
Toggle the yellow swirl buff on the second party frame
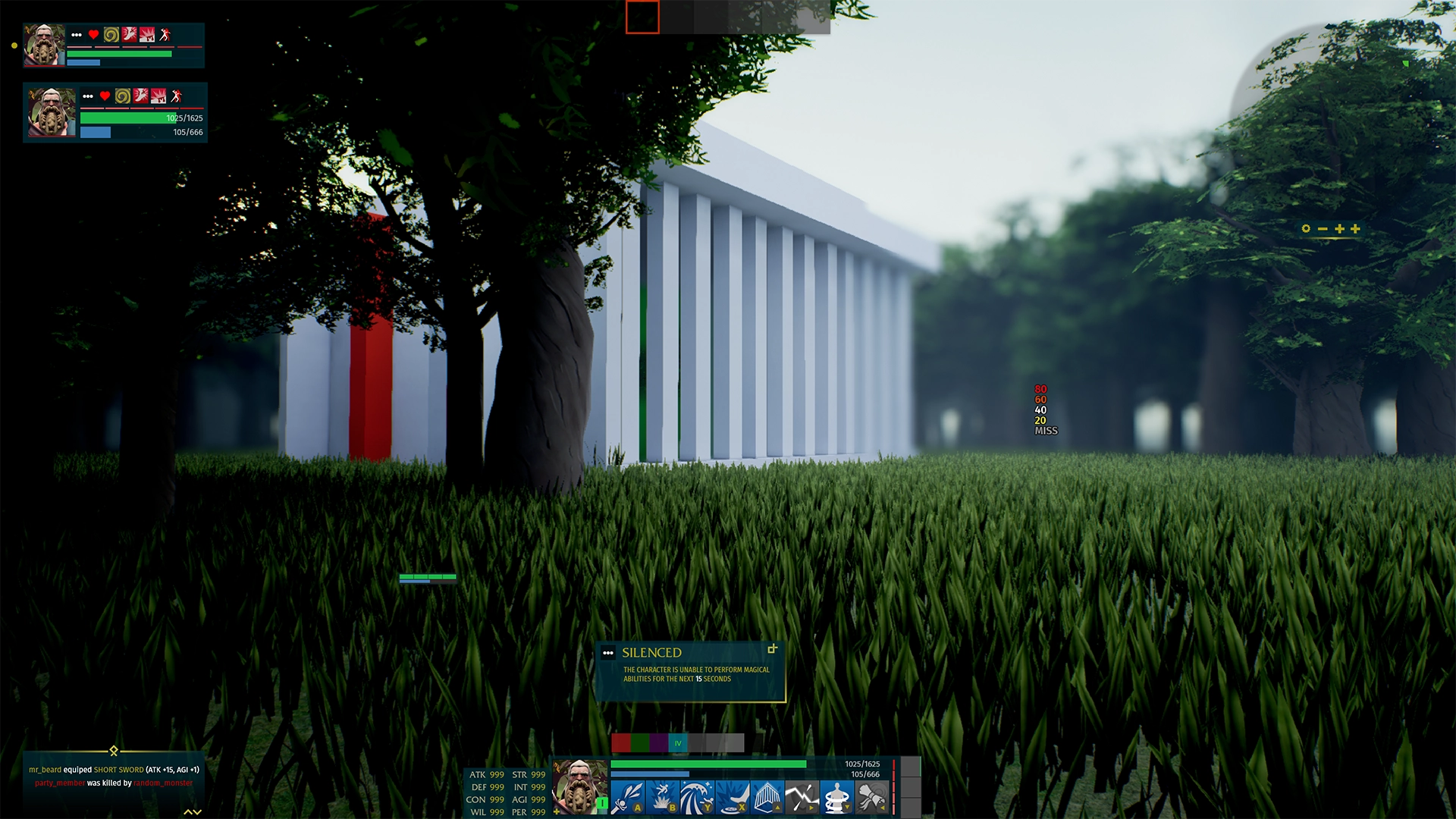point(122,97)
